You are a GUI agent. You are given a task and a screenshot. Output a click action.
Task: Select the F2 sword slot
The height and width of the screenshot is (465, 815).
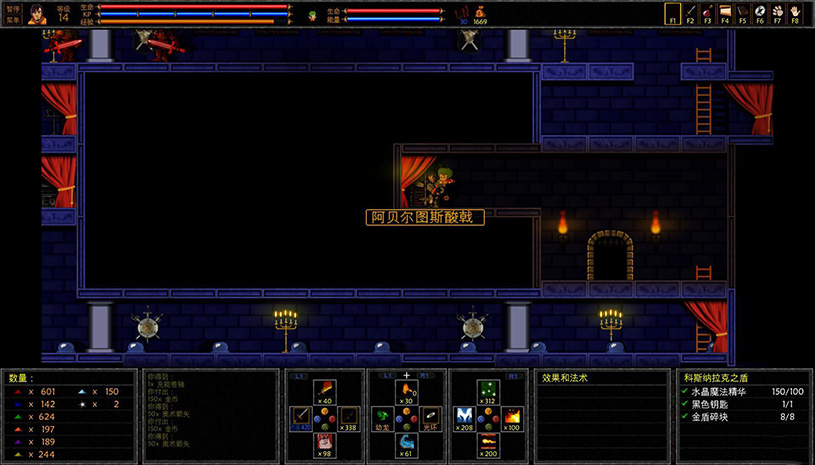click(x=689, y=14)
